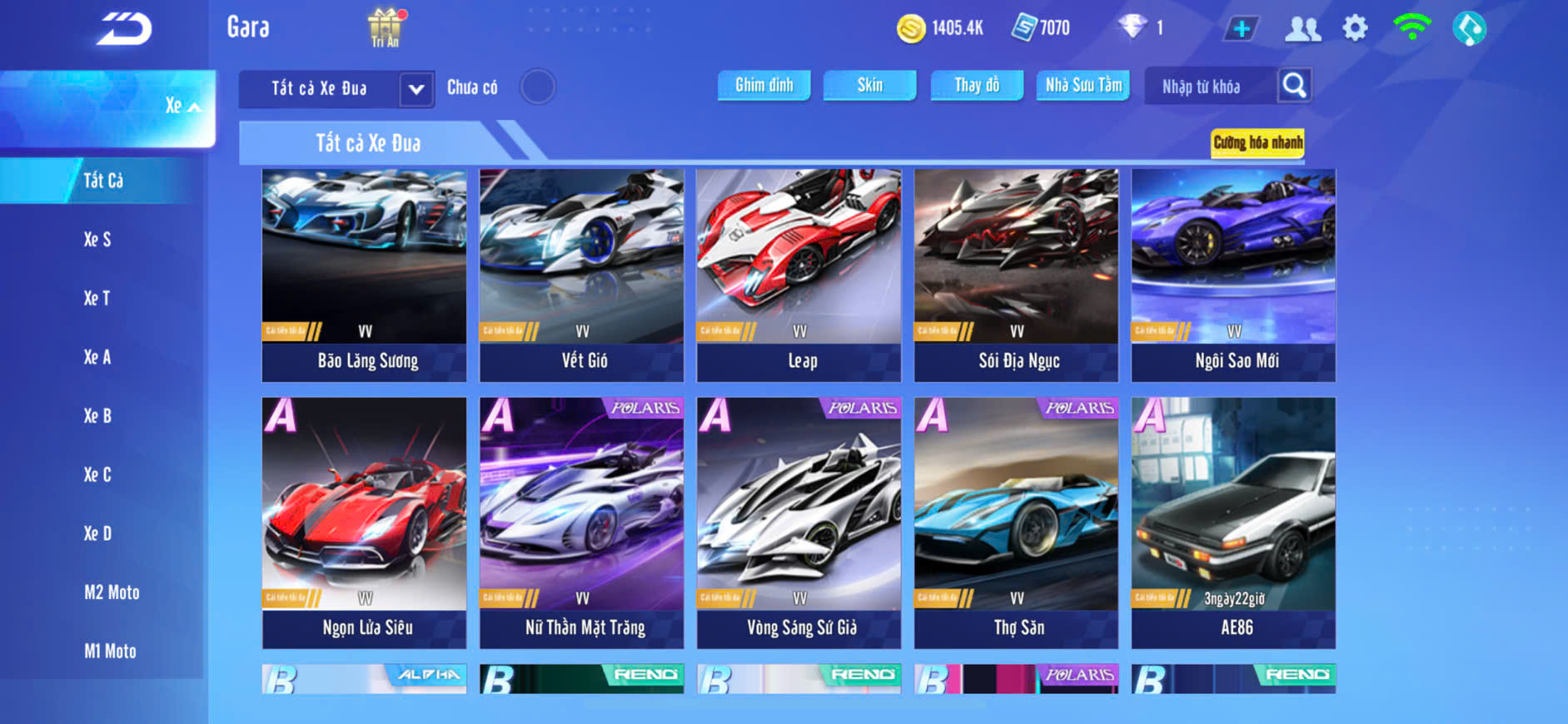This screenshot has height=724, width=1568.
Task: Select the M2 Moto category
Action: coord(112,593)
